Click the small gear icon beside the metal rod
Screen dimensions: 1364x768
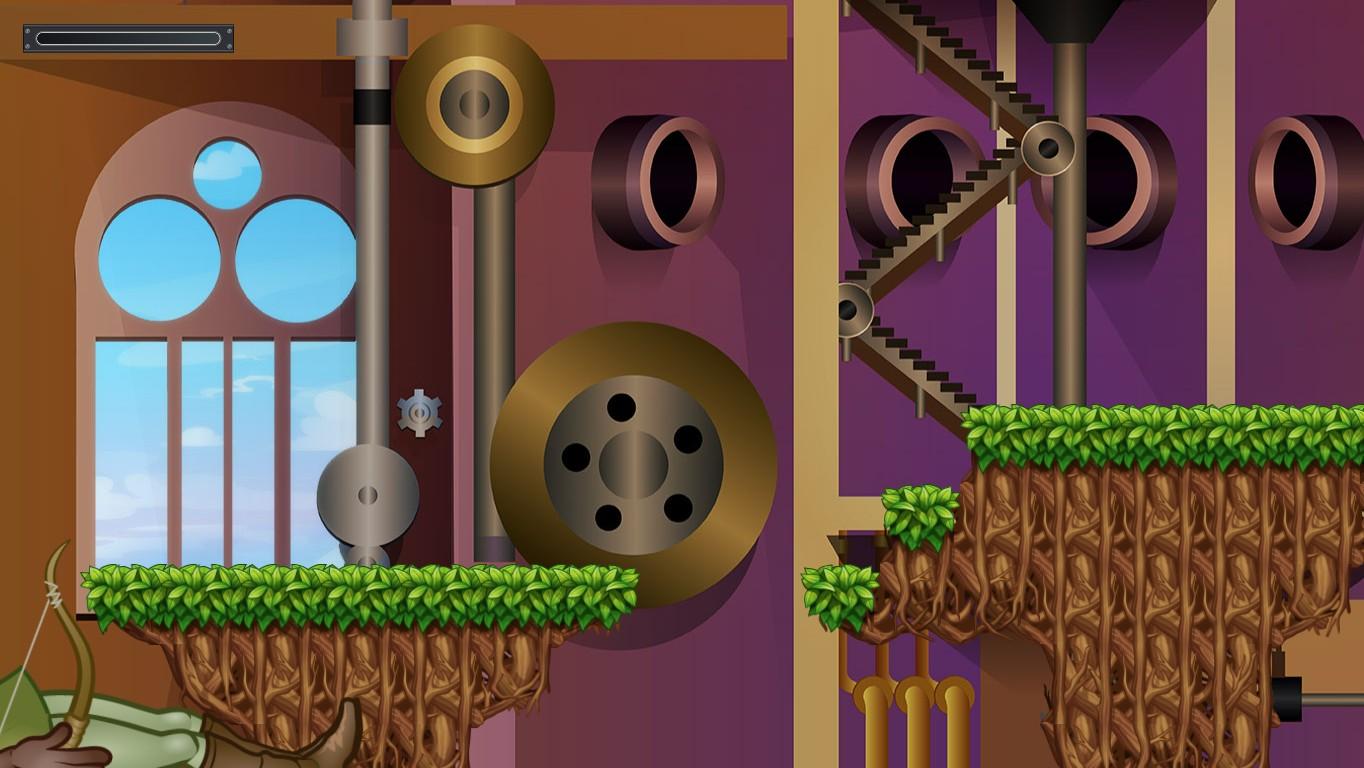[x=420, y=412]
